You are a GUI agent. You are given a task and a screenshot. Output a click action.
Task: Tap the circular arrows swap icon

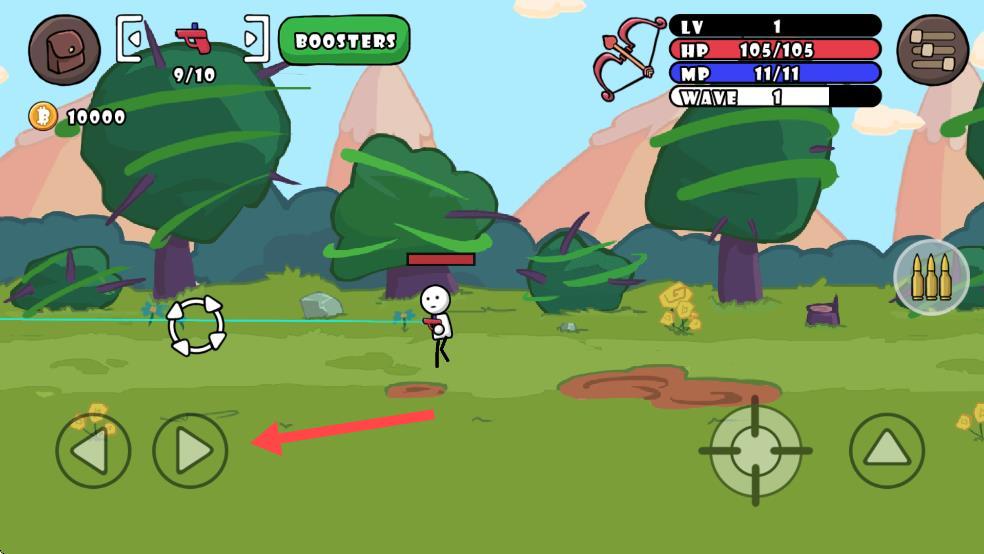click(x=197, y=325)
